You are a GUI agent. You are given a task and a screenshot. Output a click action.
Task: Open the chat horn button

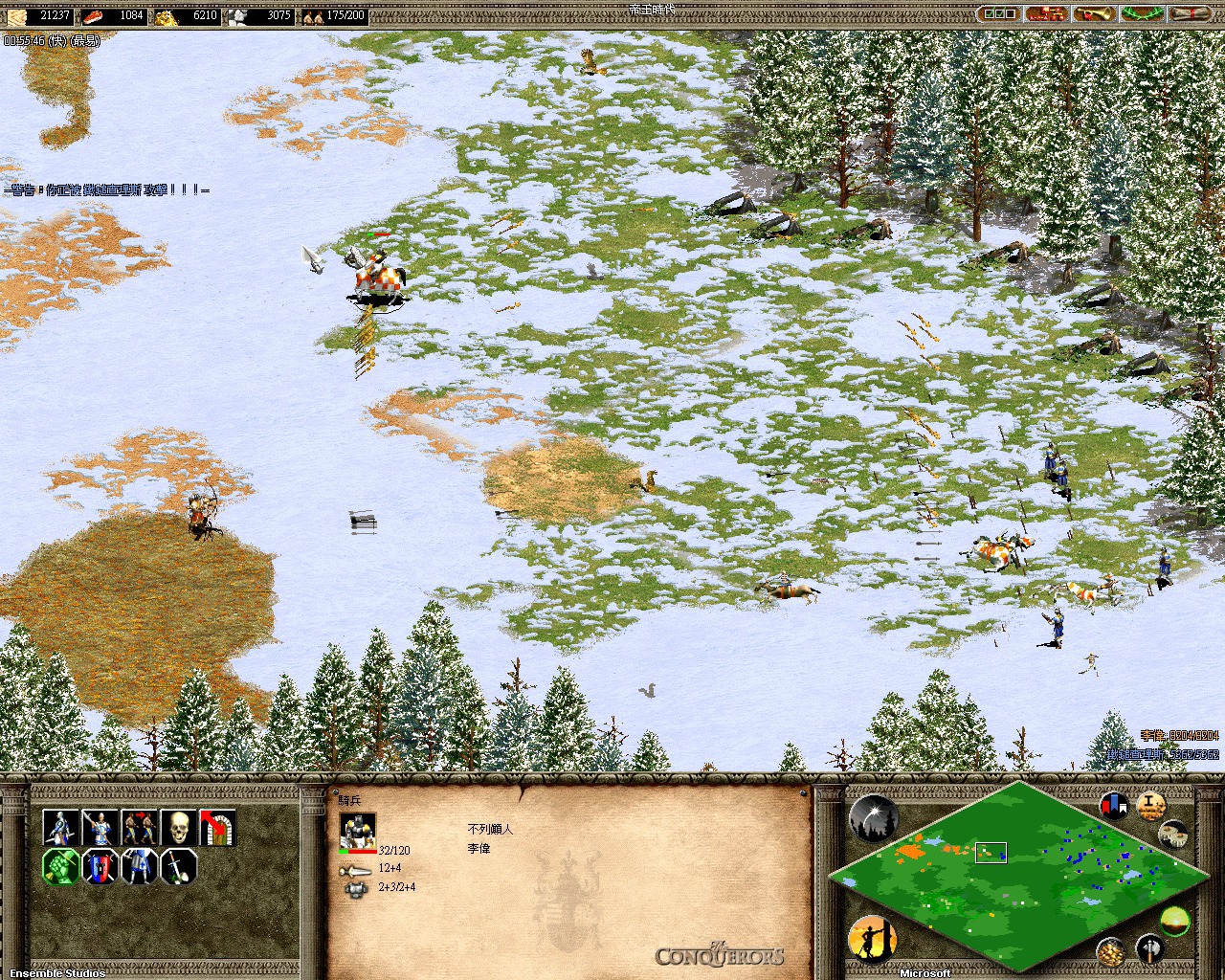click(x=1094, y=14)
